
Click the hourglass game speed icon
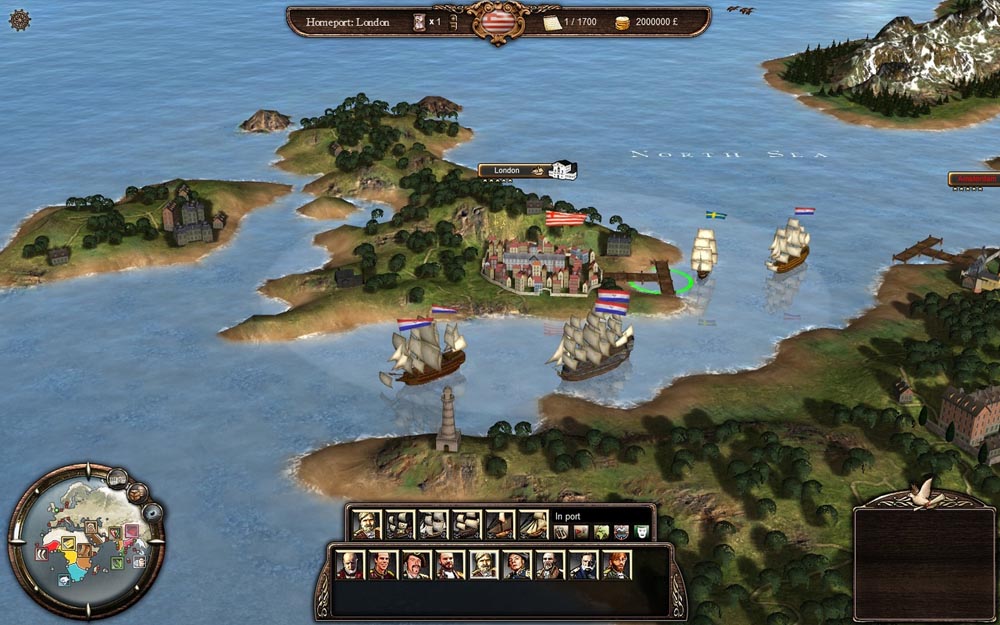pyautogui.click(x=419, y=21)
